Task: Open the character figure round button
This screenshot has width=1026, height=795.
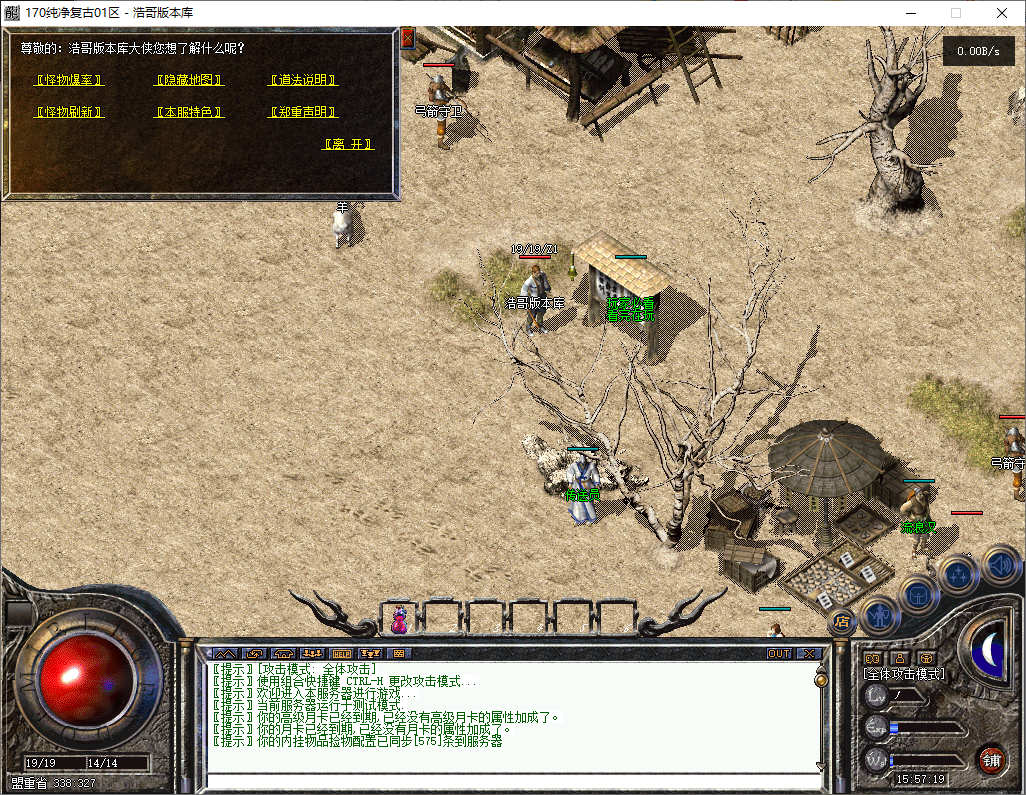Action: point(879,613)
